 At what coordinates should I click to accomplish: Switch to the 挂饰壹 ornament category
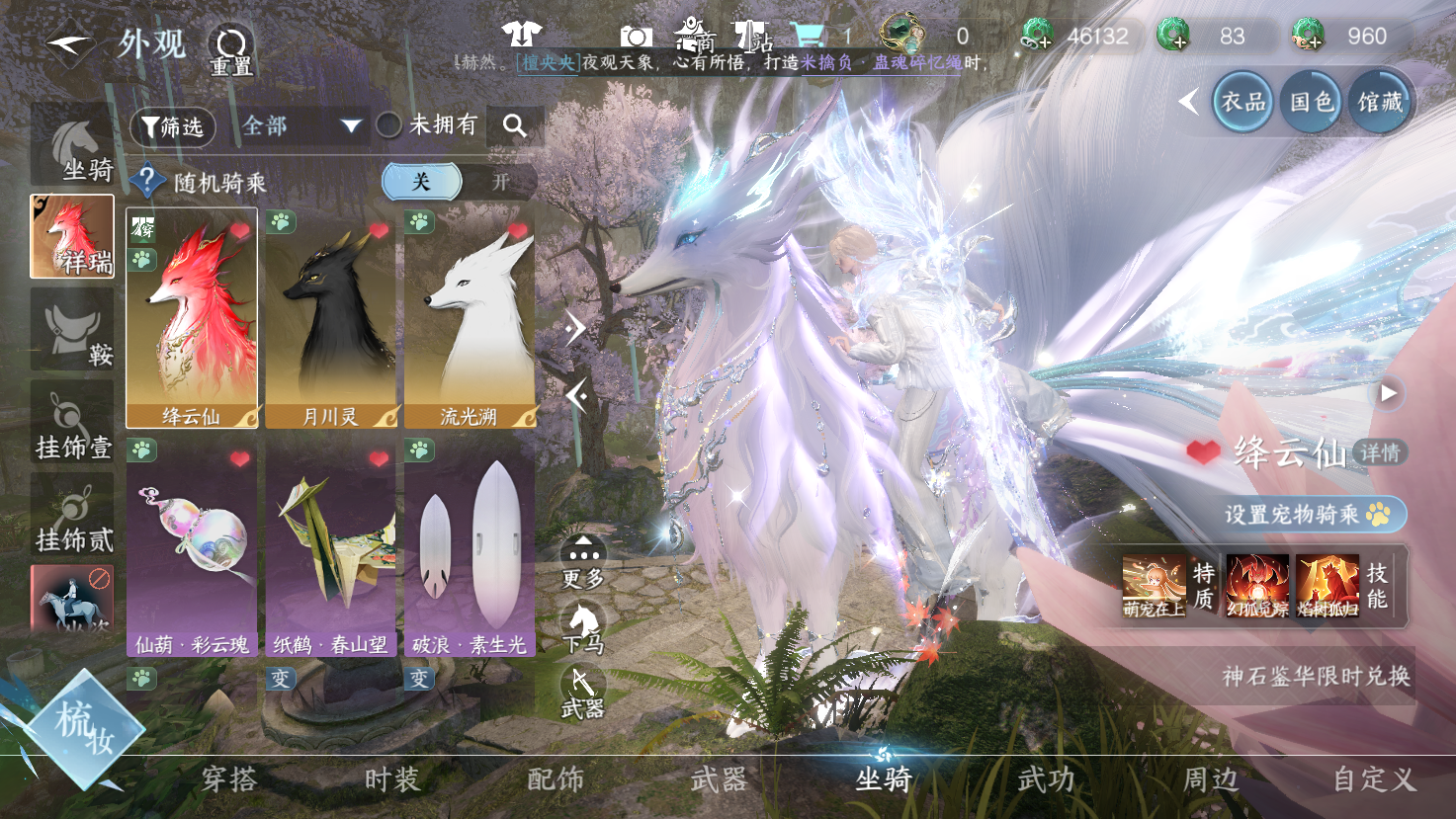72,423
